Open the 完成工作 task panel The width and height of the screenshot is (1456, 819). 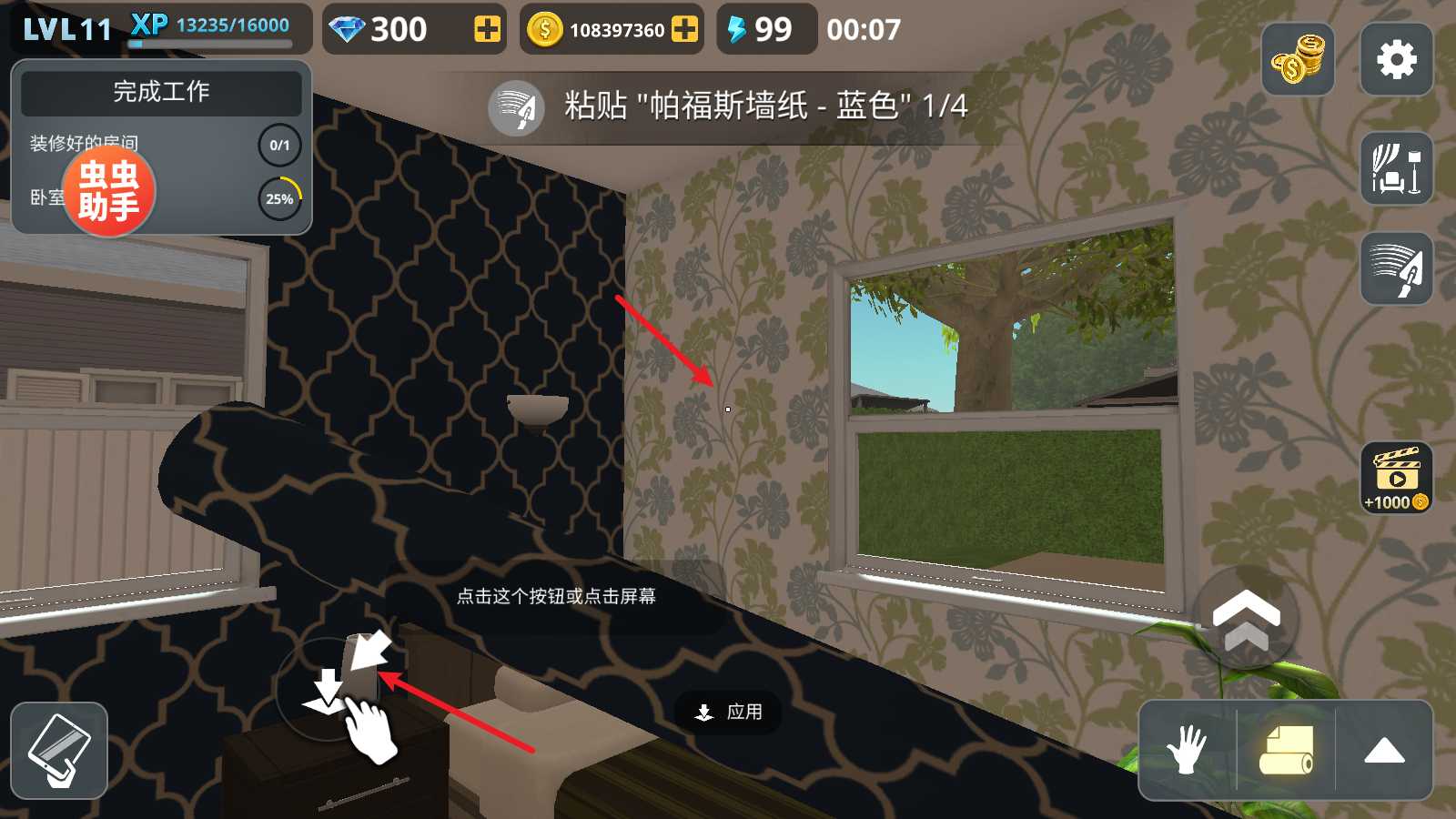[161, 92]
